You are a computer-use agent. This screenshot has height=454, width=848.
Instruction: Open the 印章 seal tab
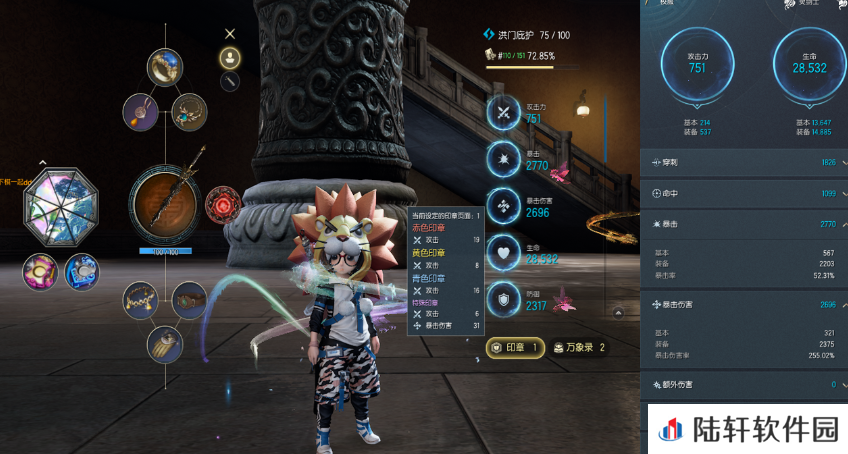[x=516, y=347]
